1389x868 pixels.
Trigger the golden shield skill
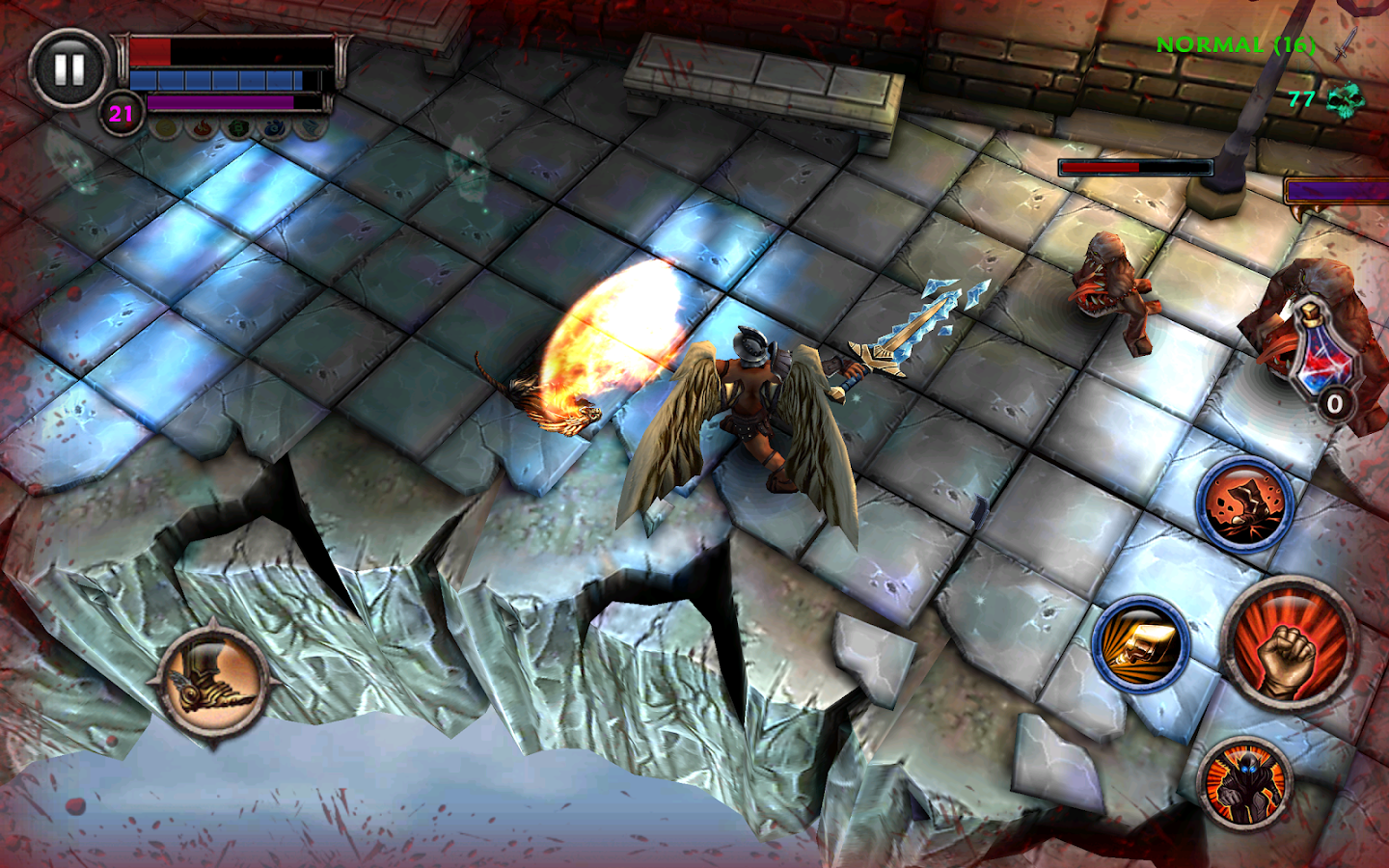(1142, 643)
